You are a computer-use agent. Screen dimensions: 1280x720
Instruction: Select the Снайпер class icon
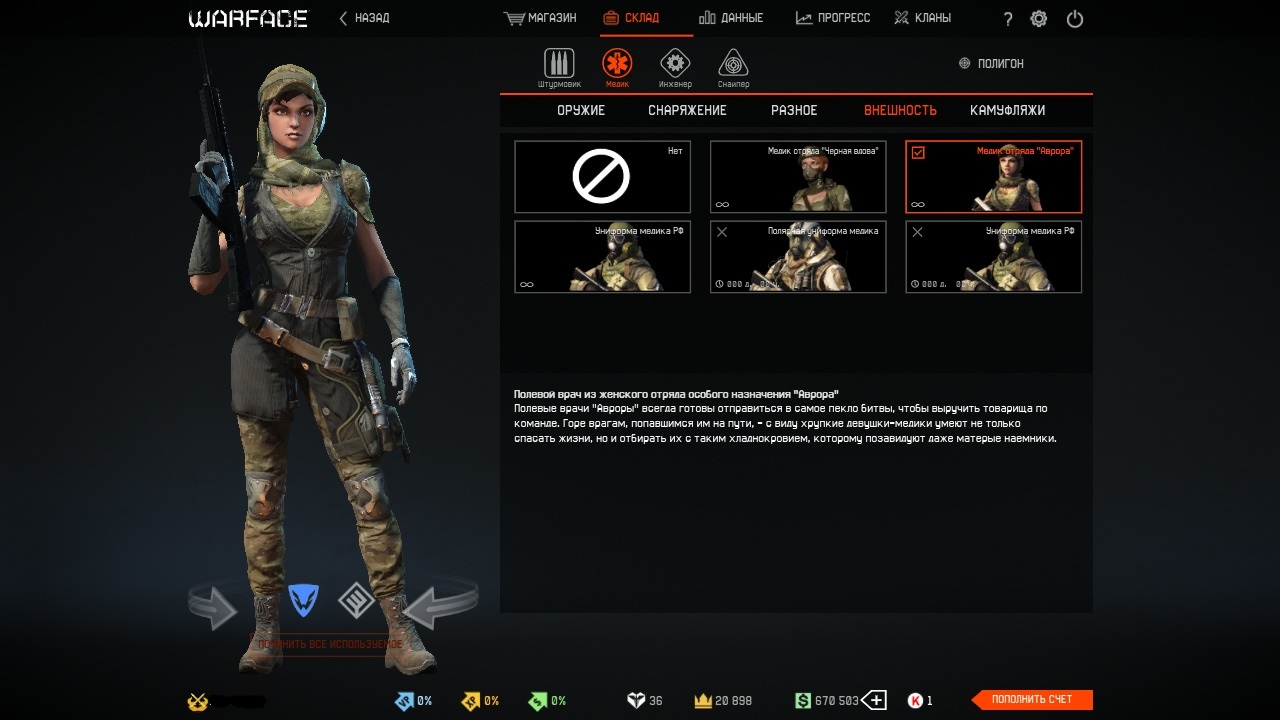coord(733,66)
